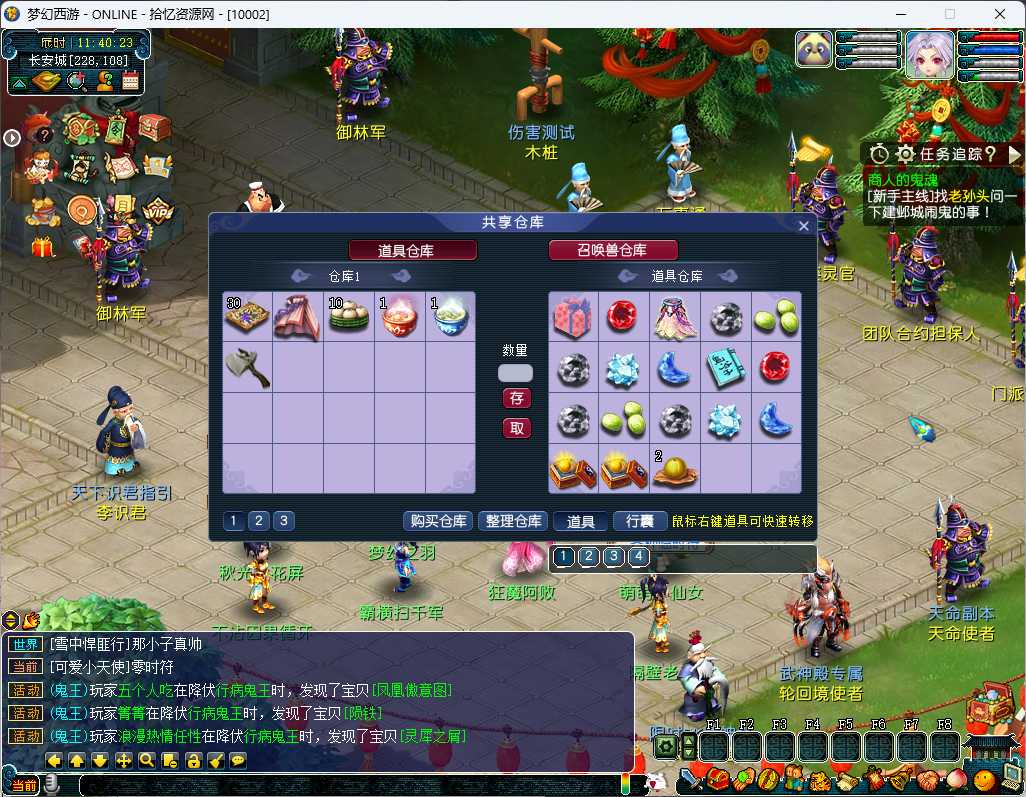Viewport: 1026px width, 797px height.
Task: Open the 购买仓库 buy warehouse option
Action: (x=438, y=521)
